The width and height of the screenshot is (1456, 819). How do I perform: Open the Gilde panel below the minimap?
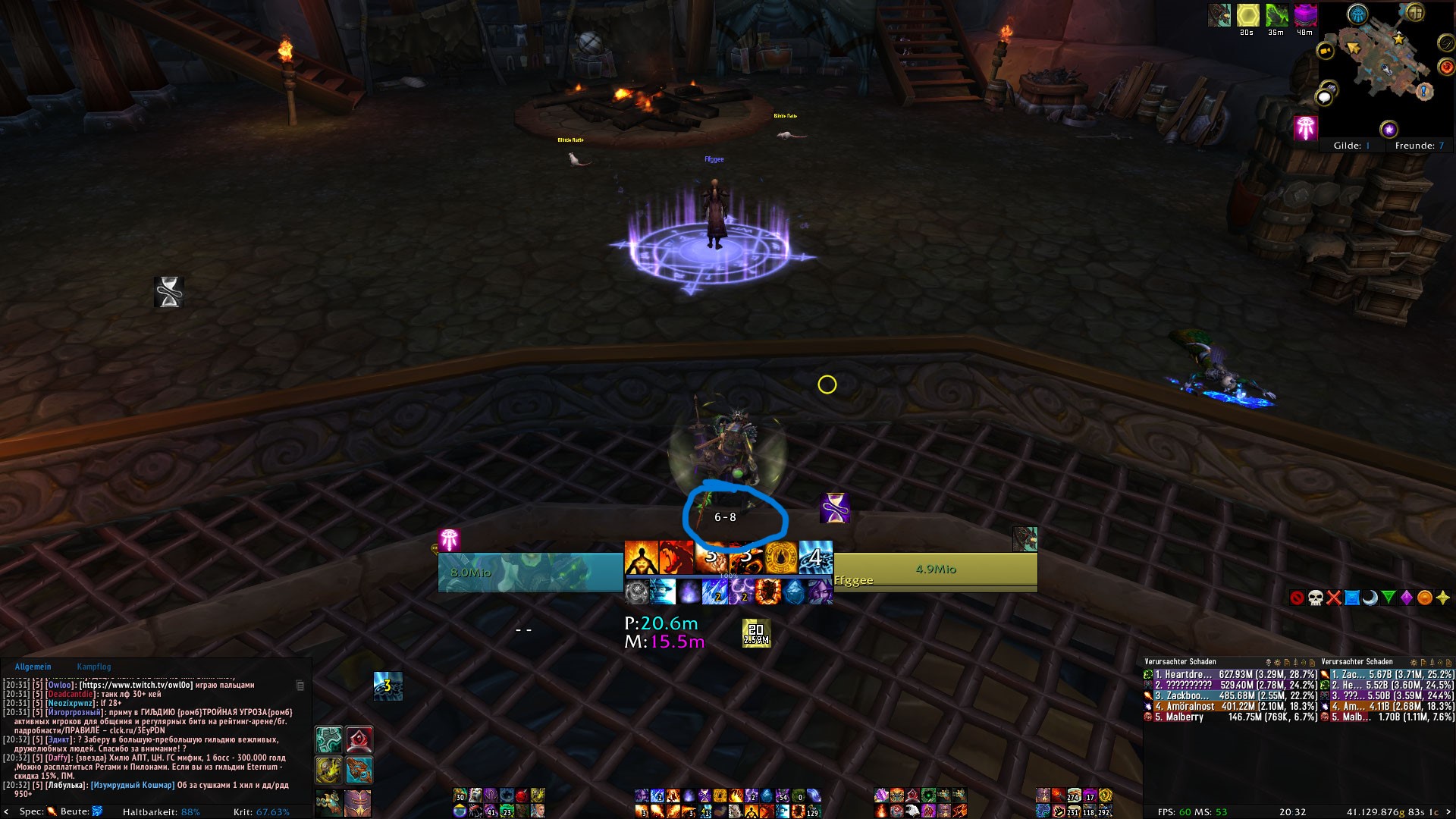[1351, 146]
